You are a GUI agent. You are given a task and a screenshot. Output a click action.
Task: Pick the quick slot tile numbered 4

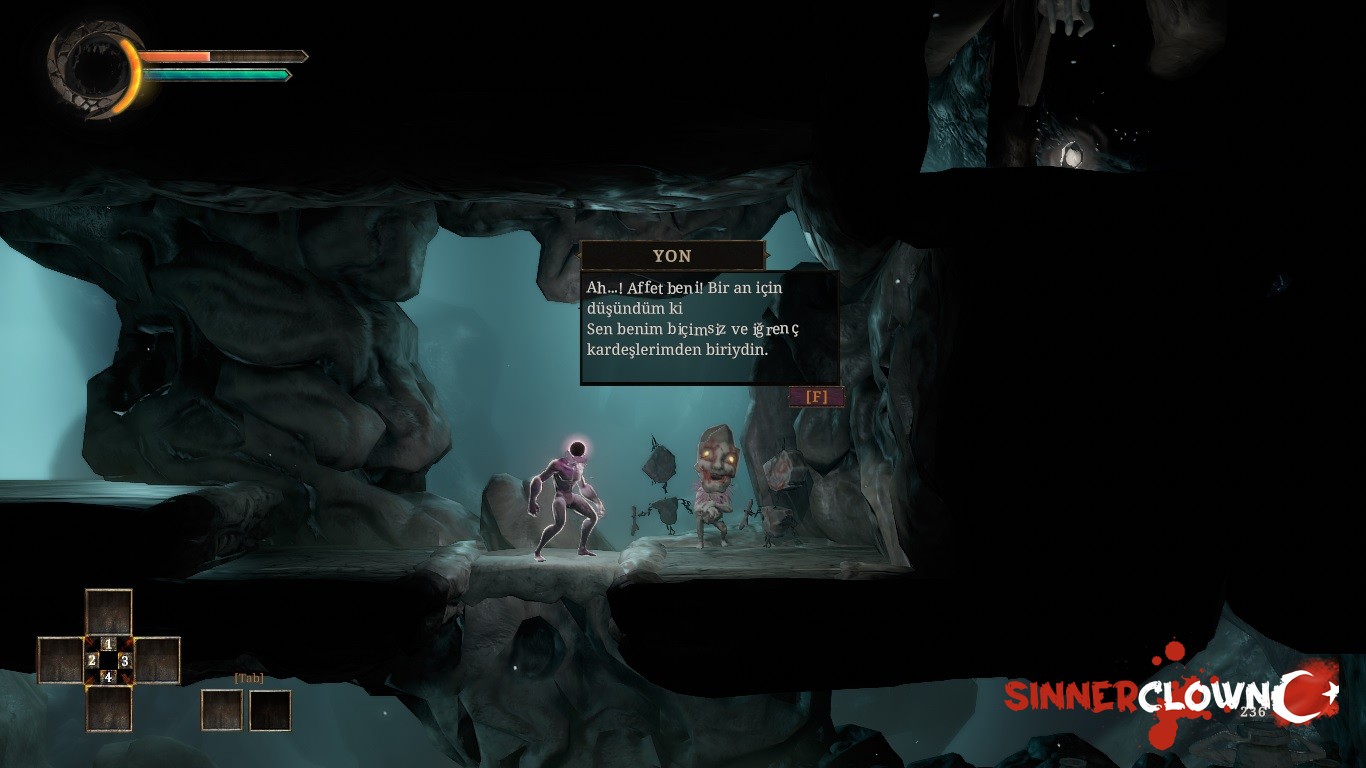point(108,708)
